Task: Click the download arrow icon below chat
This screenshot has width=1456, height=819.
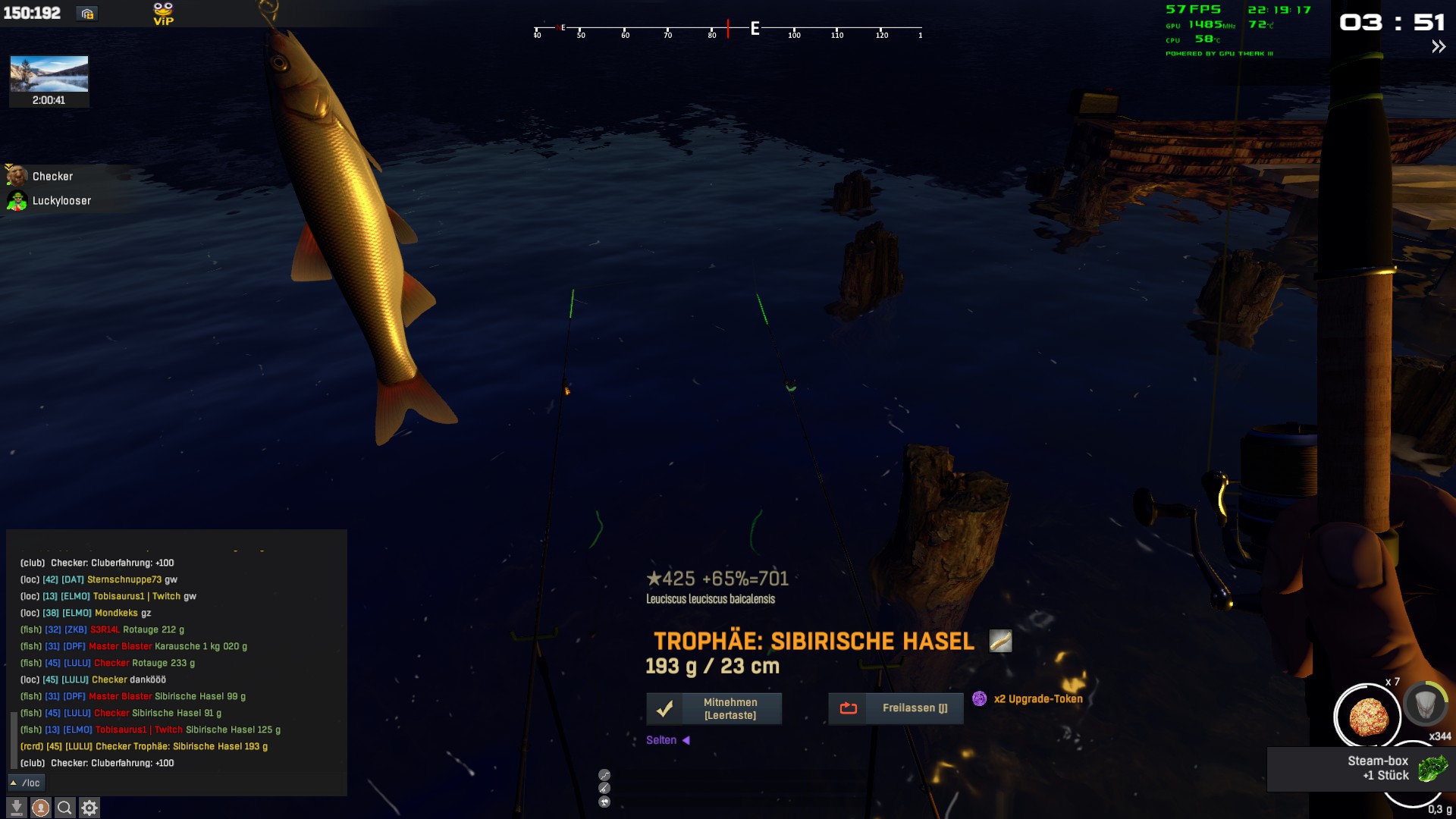Action: [17, 808]
